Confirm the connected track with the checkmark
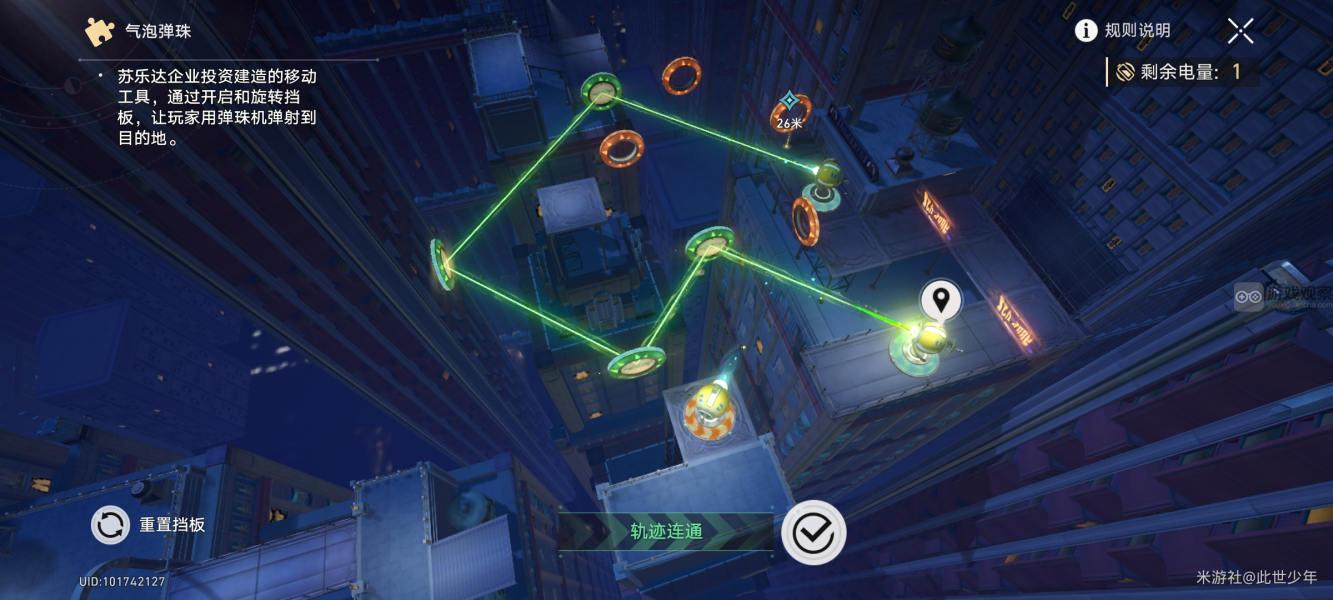The width and height of the screenshot is (1333, 600). pos(813,532)
